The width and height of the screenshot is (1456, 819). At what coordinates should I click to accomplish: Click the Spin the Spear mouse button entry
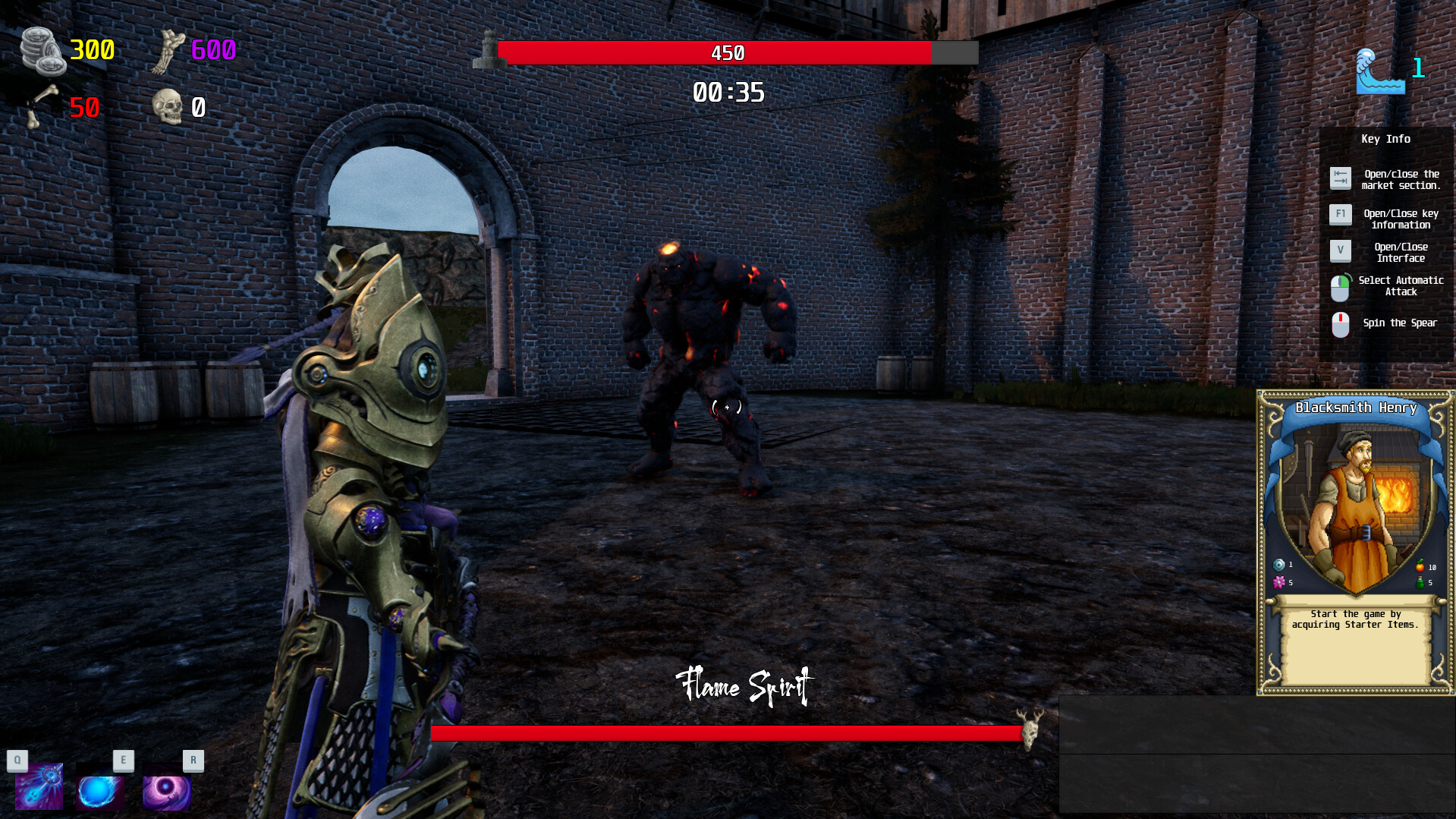coord(1341,324)
